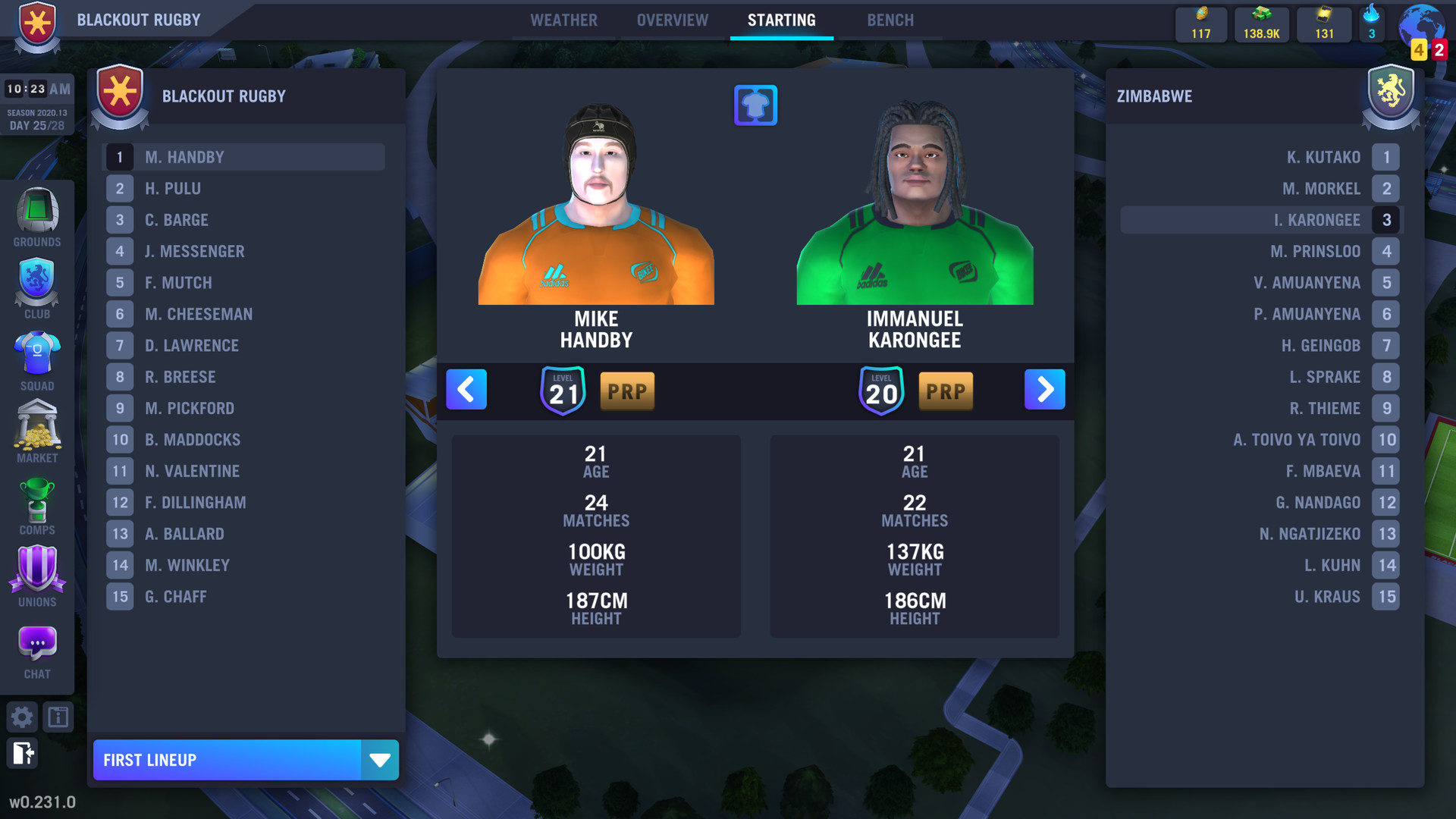Open the Weather tab

[564, 20]
